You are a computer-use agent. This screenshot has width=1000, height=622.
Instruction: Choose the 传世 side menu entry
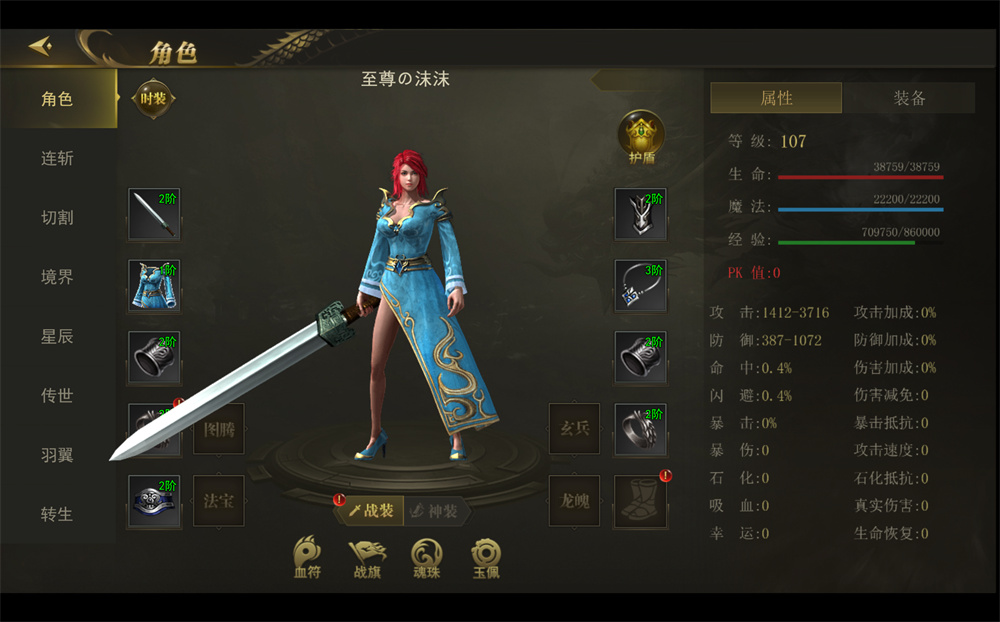pos(57,395)
